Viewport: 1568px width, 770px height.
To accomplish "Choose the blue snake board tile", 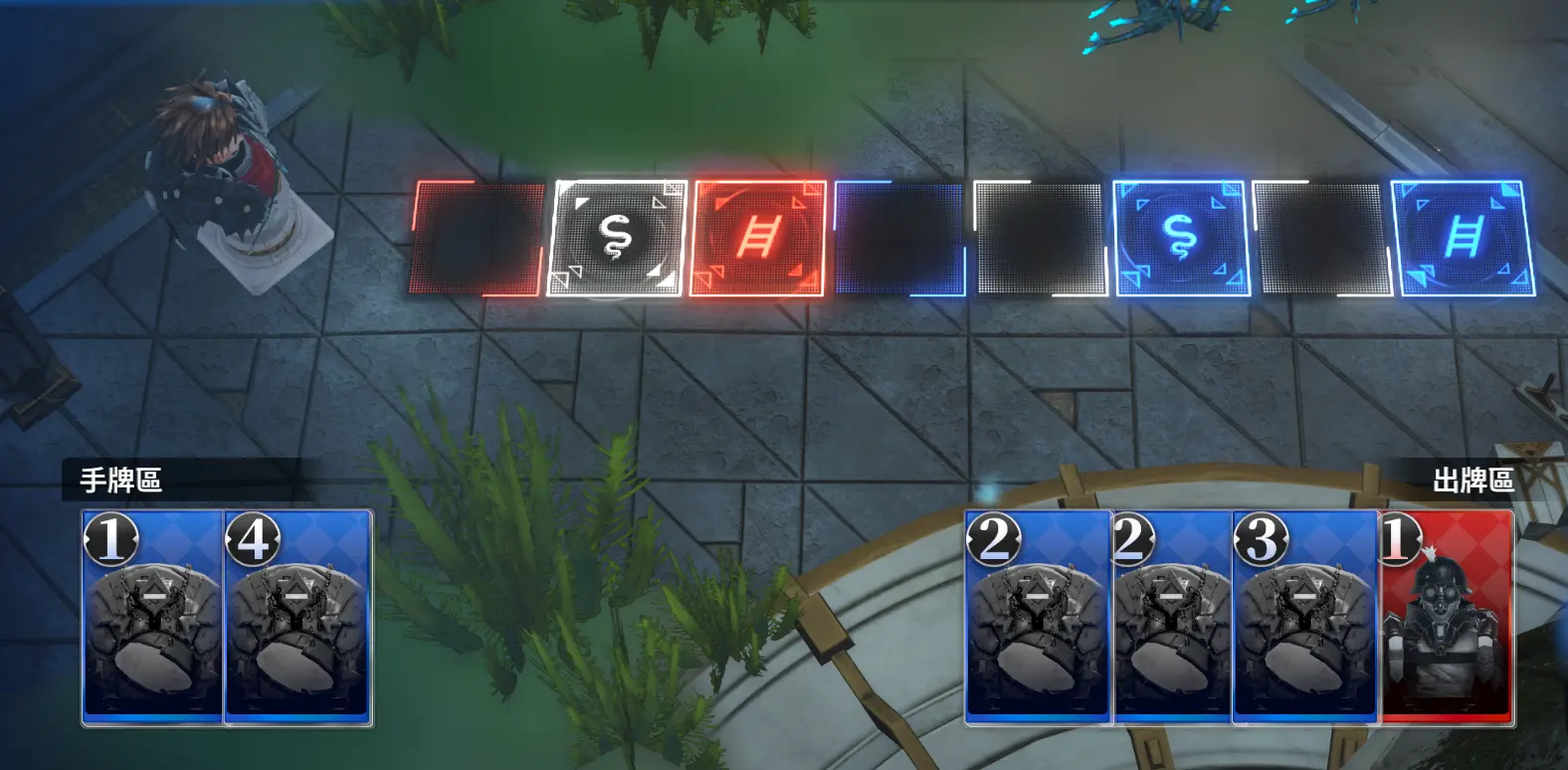I will pyautogui.click(x=1181, y=239).
